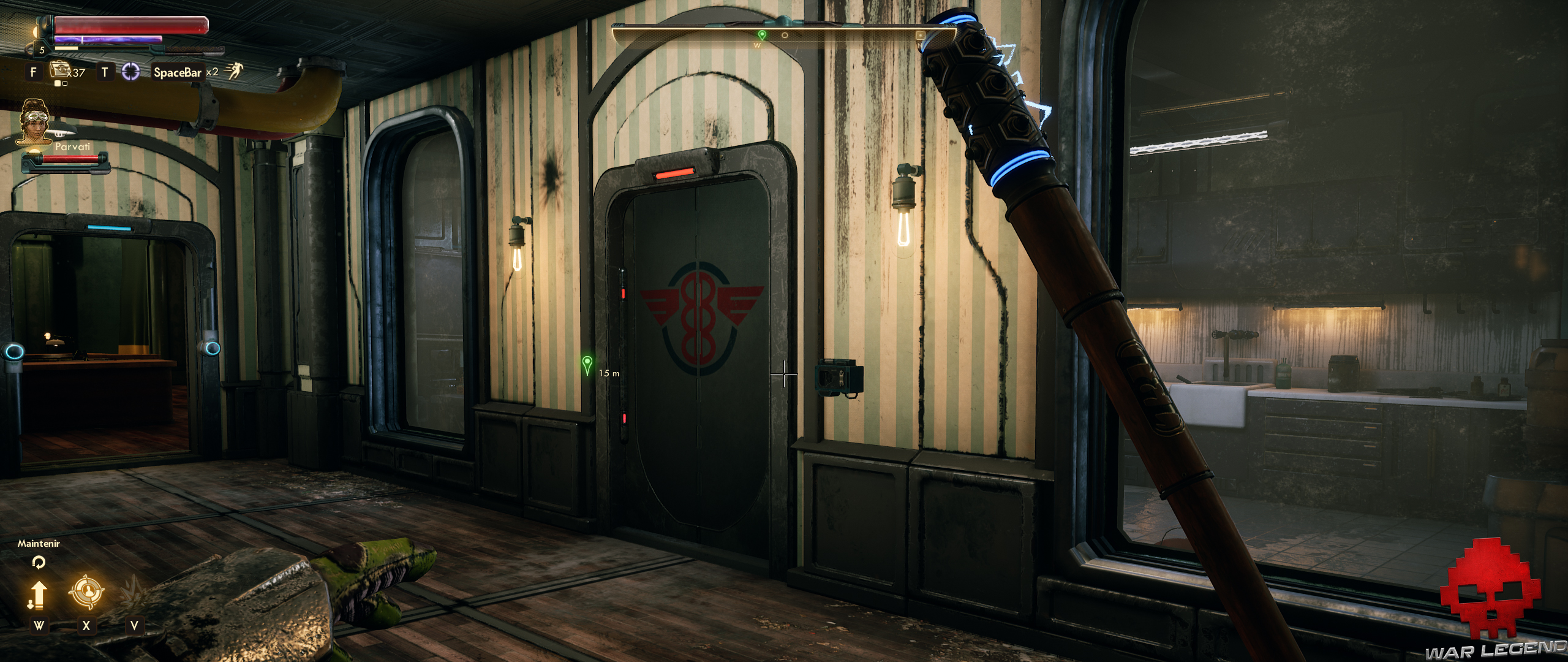Image resolution: width=1568 pixels, height=662 pixels.
Task: Click the purple time-dilation meter bar
Action: [108, 39]
